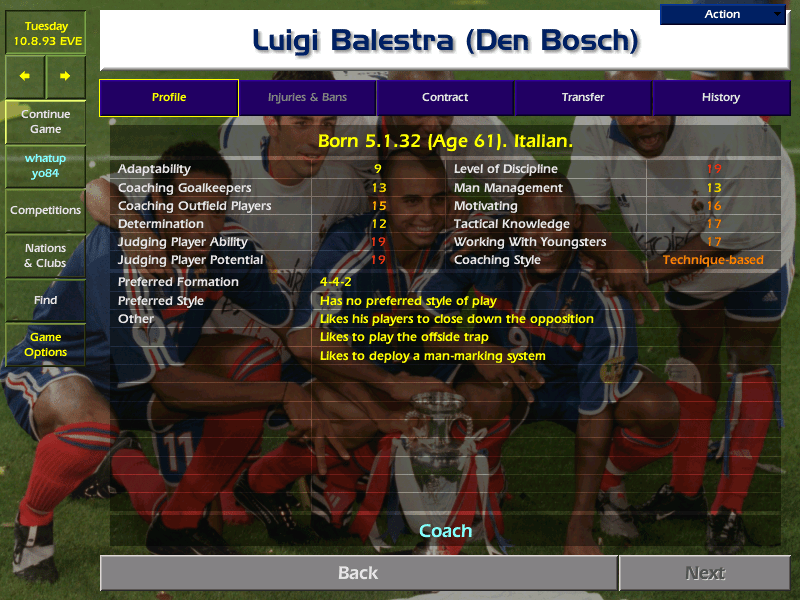Viewport: 800px width, 600px height.
Task: Open the Competitions menu
Action: 45,211
